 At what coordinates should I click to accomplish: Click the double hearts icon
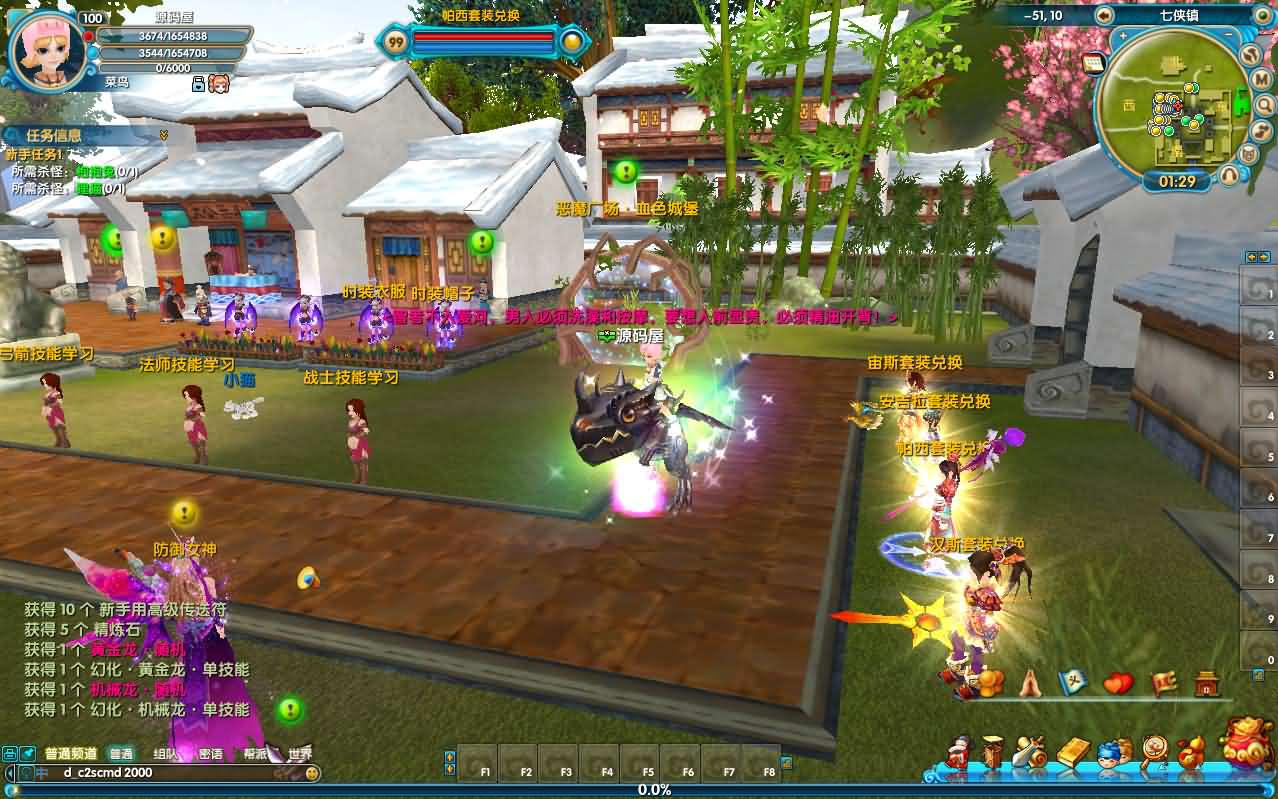point(1118,684)
